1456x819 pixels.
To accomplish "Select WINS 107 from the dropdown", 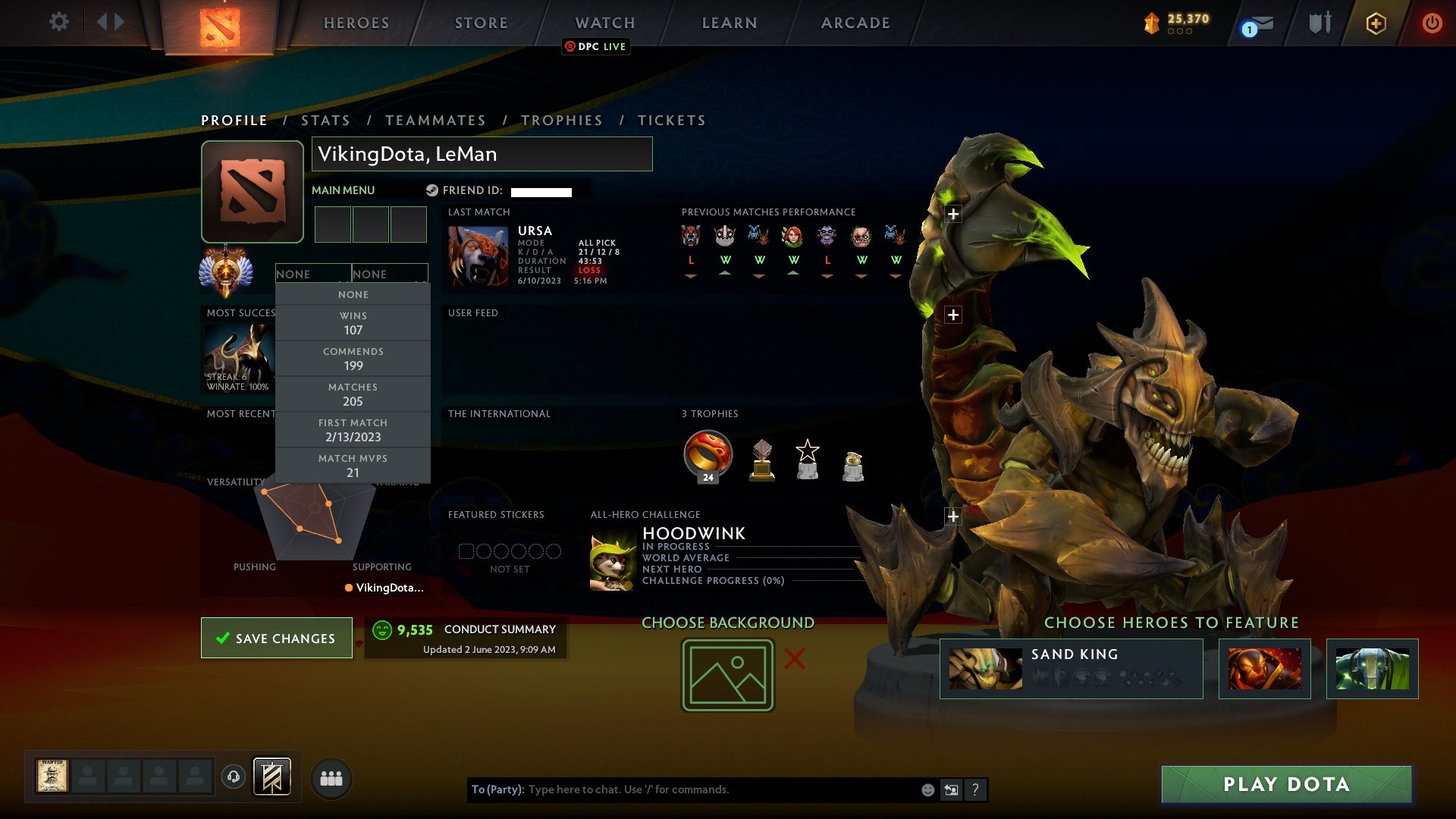I will tap(353, 322).
